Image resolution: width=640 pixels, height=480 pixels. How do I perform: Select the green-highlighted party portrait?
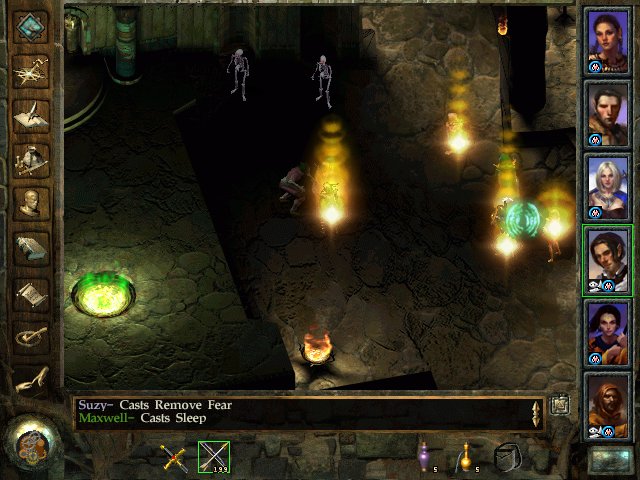pyautogui.click(x=607, y=259)
